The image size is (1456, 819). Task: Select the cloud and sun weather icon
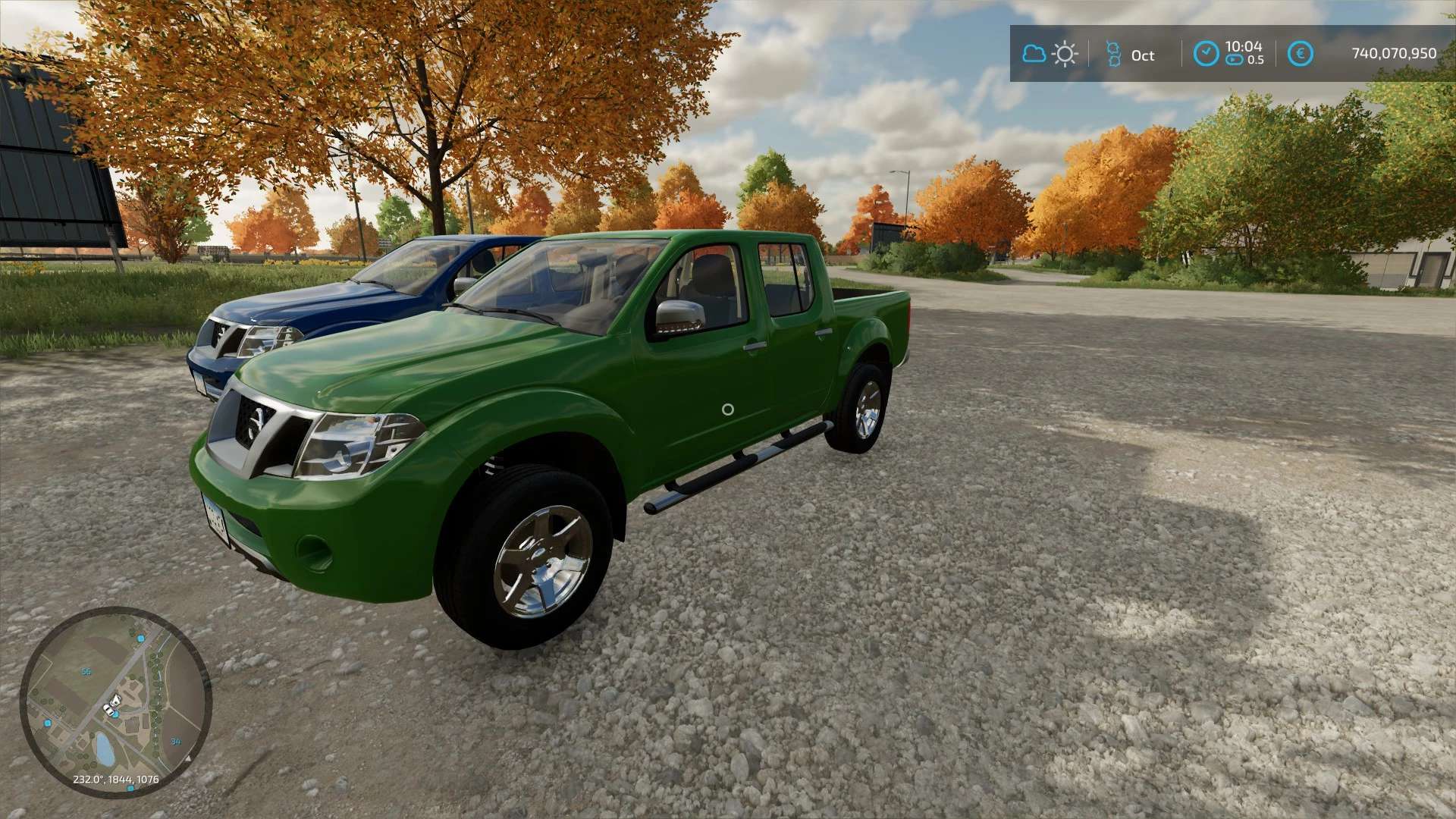point(1050,54)
